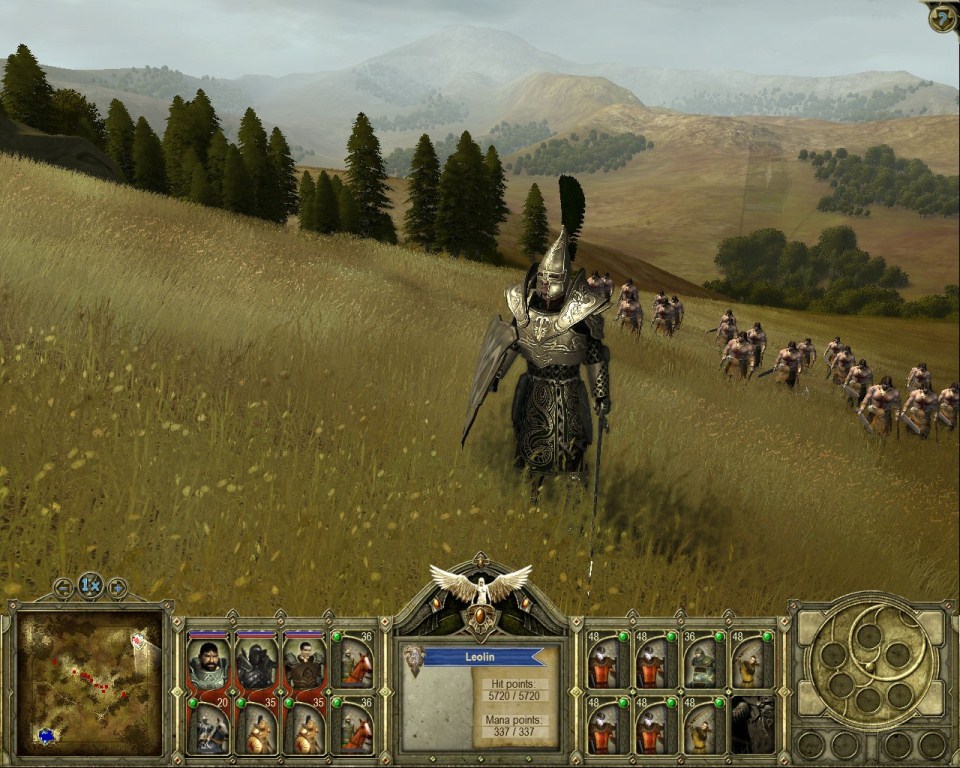Select the bearded hero portrait

208,662
